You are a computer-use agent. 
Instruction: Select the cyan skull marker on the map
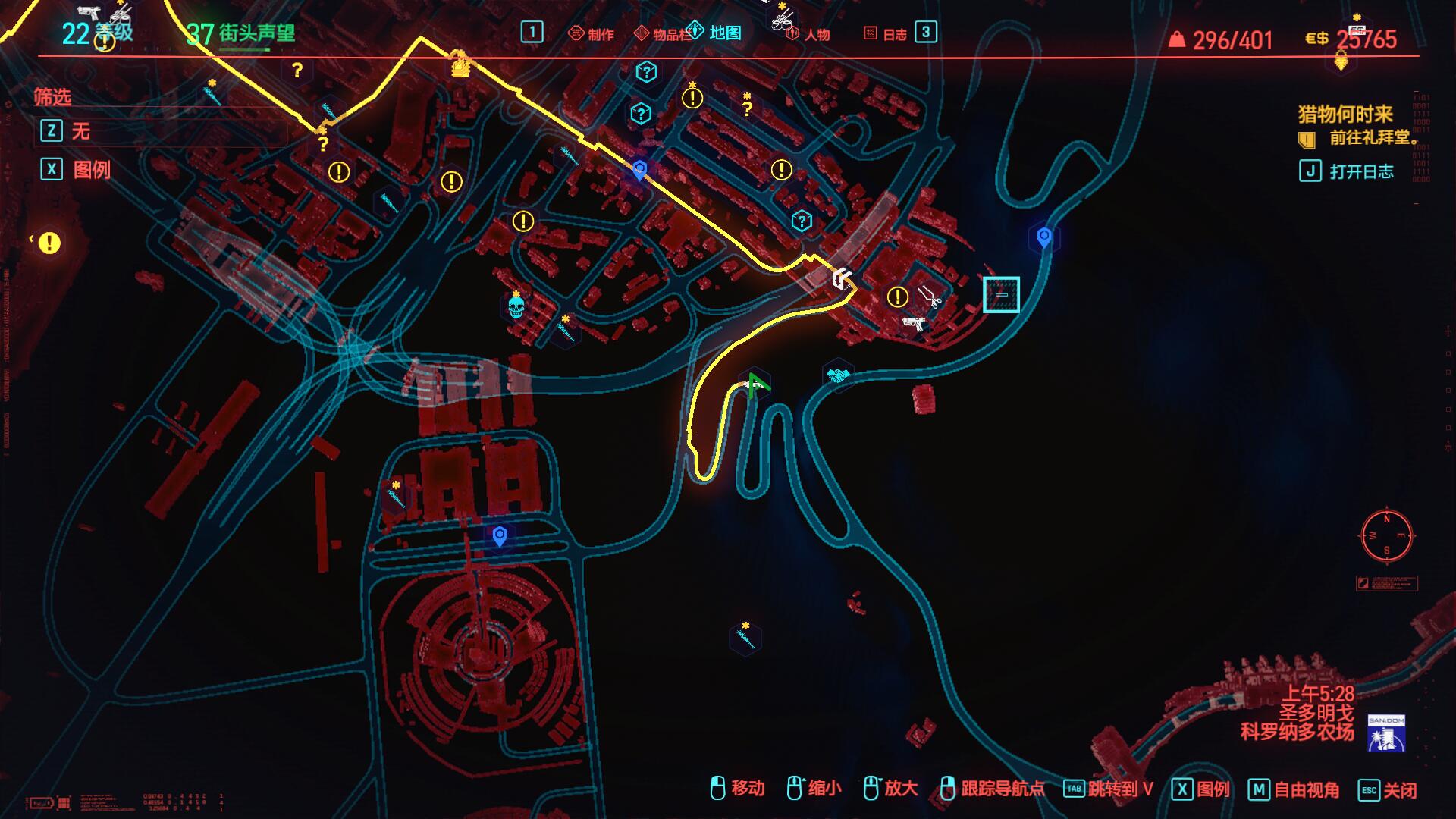coord(516,307)
